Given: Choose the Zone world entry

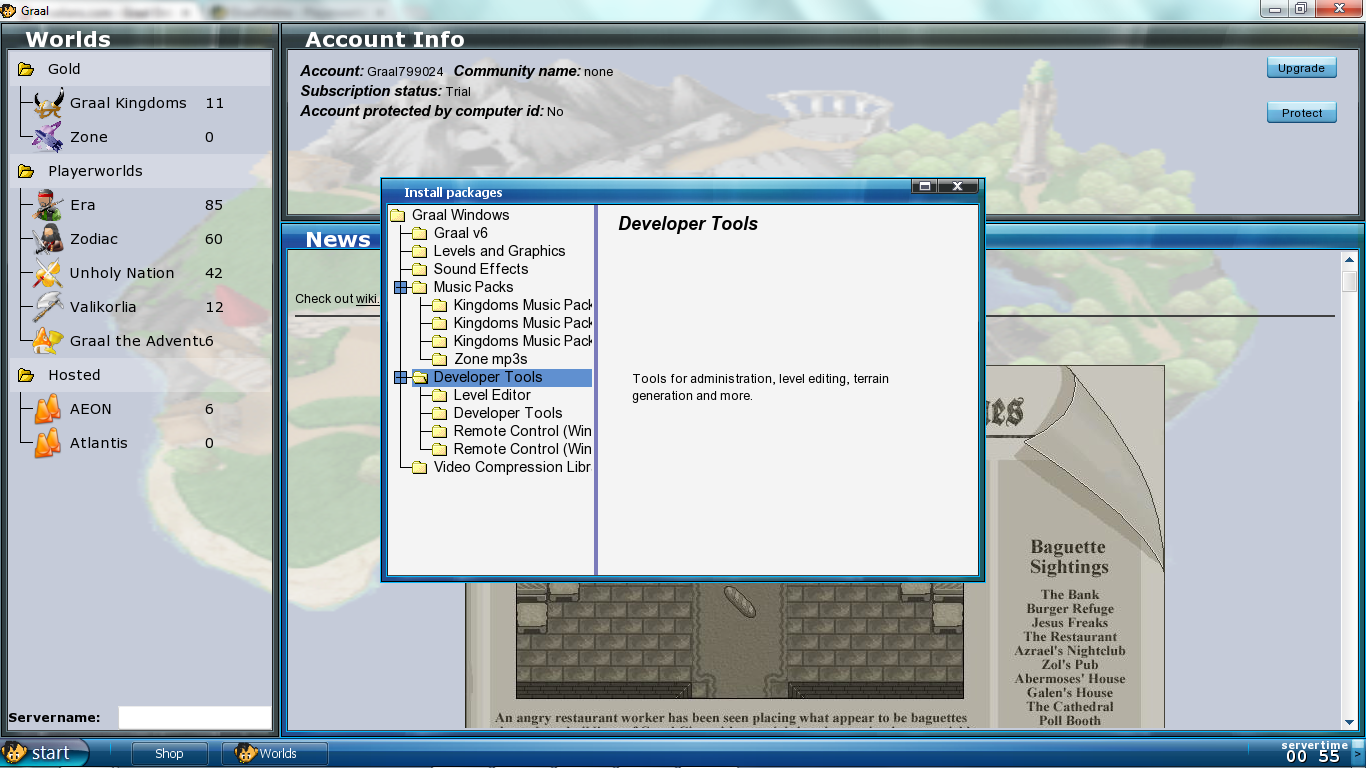Looking at the screenshot, I should click(x=89, y=137).
